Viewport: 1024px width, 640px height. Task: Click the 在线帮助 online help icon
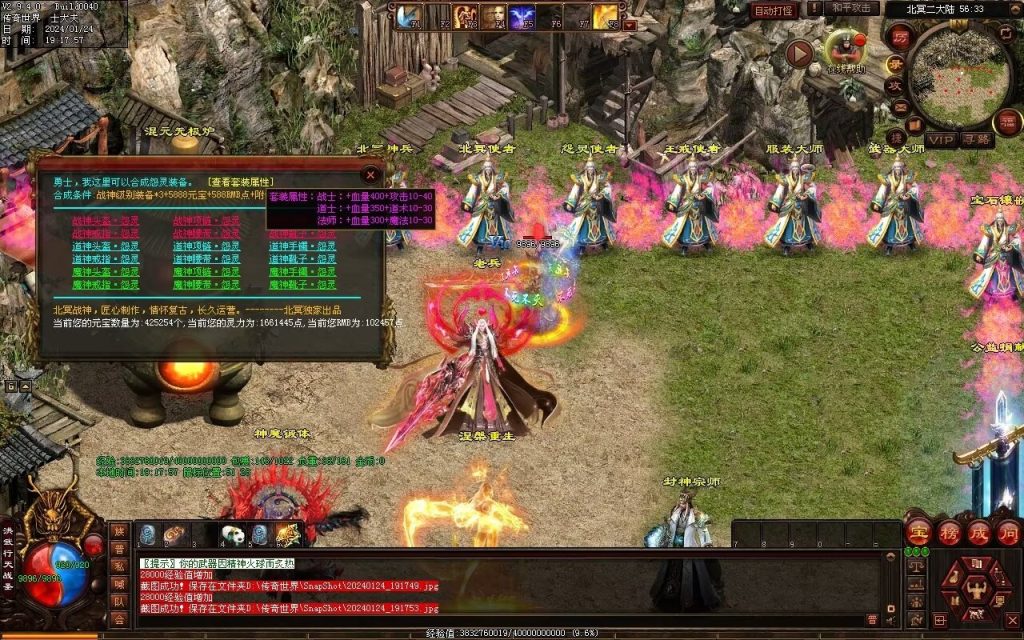click(844, 49)
